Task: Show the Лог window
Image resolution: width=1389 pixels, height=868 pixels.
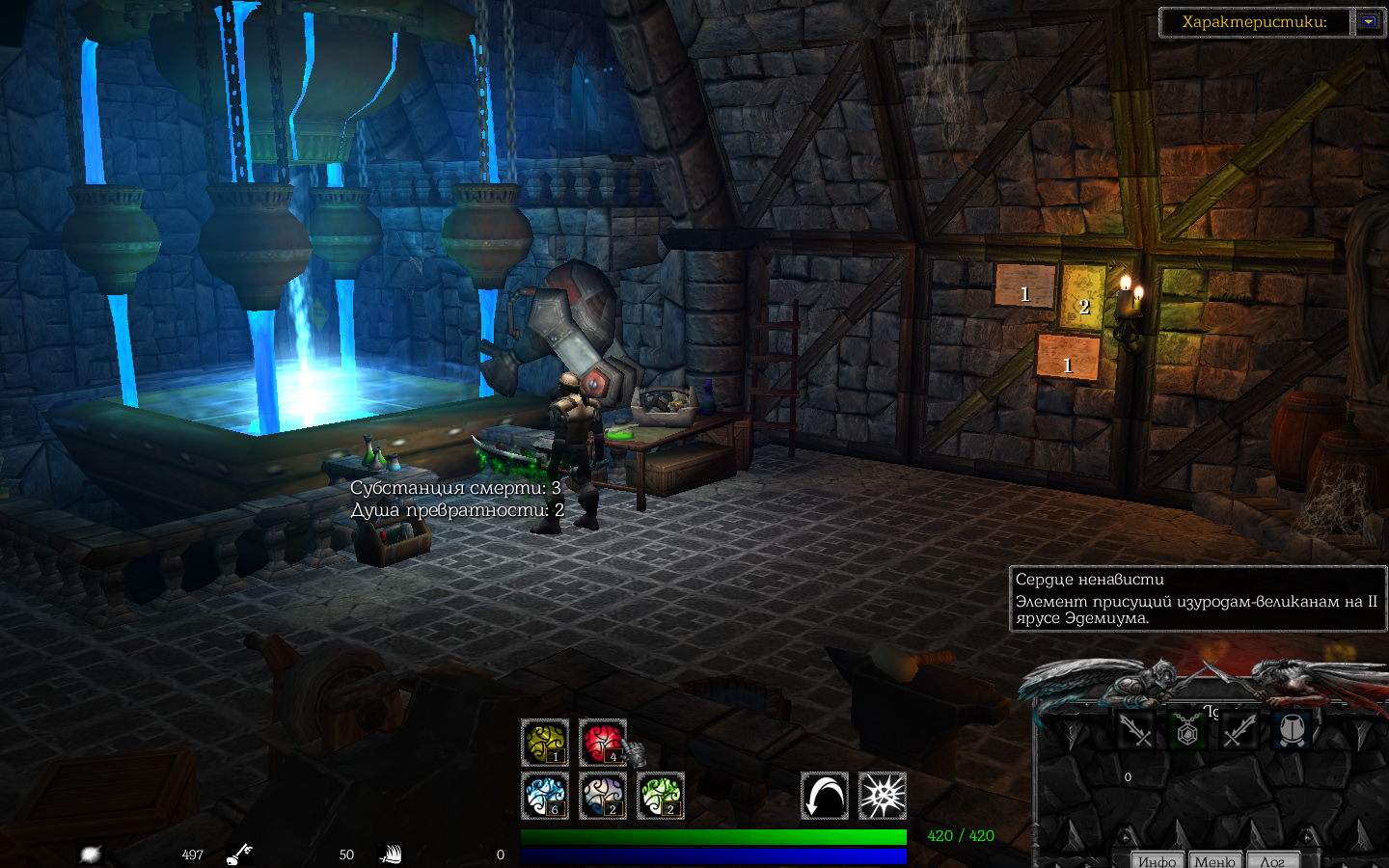Action: 1271,860
